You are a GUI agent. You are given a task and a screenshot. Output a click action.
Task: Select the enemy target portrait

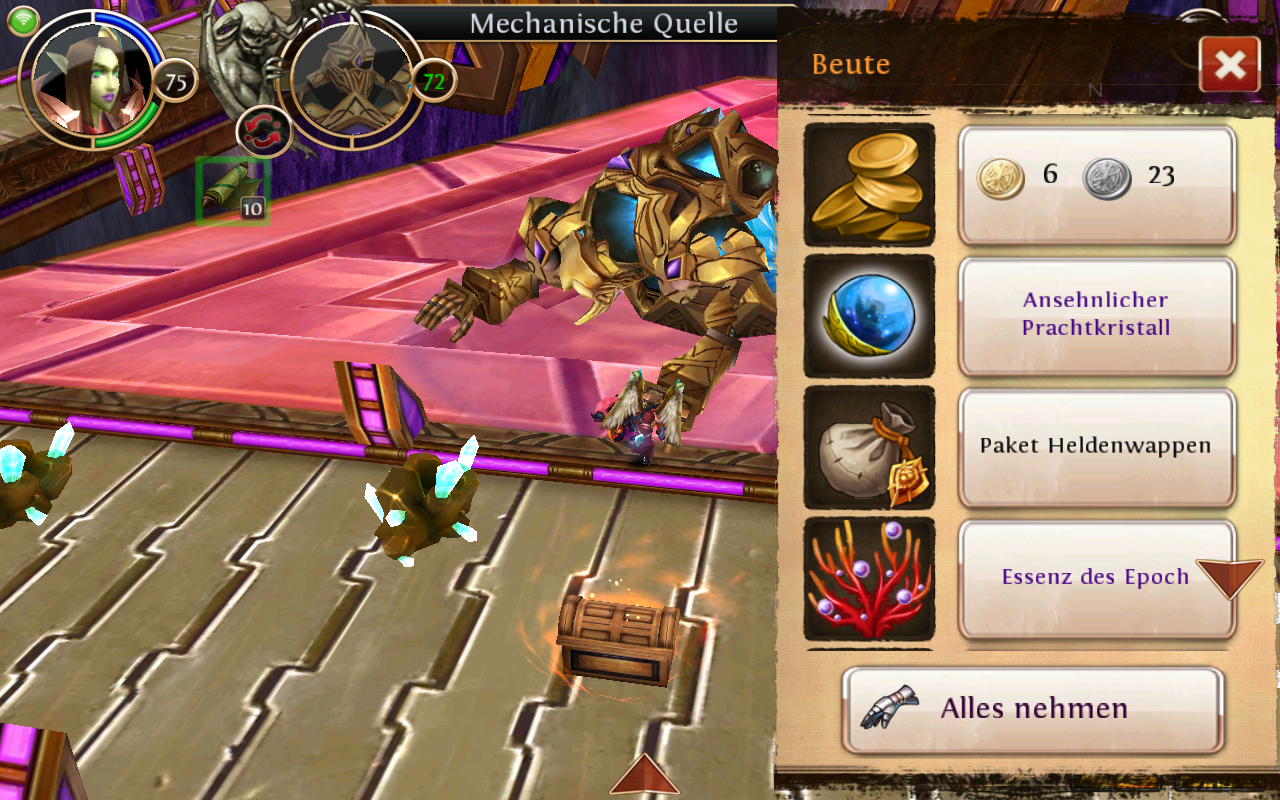coord(350,78)
